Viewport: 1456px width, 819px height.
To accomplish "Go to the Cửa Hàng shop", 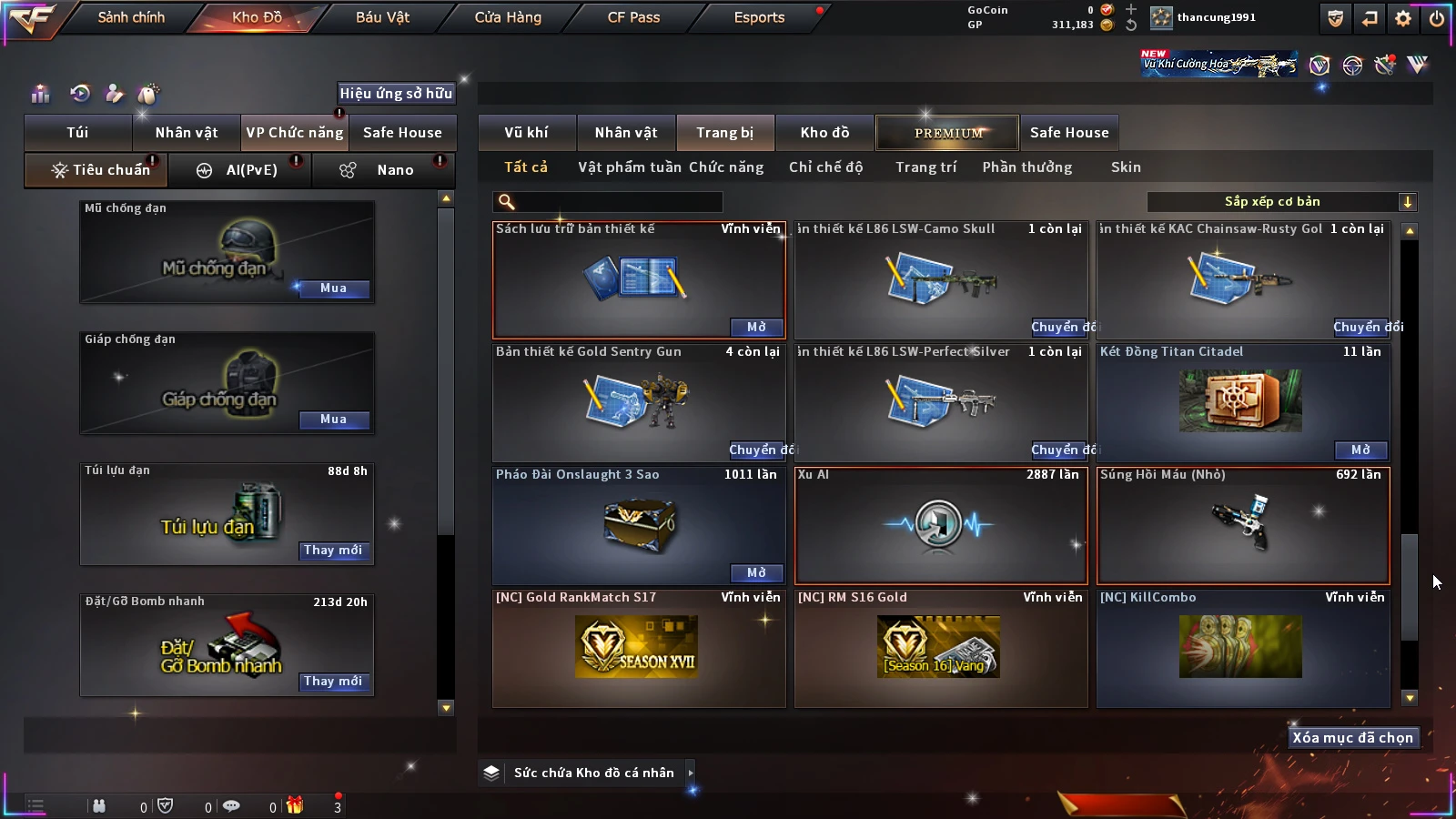I will tap(508, 17).
